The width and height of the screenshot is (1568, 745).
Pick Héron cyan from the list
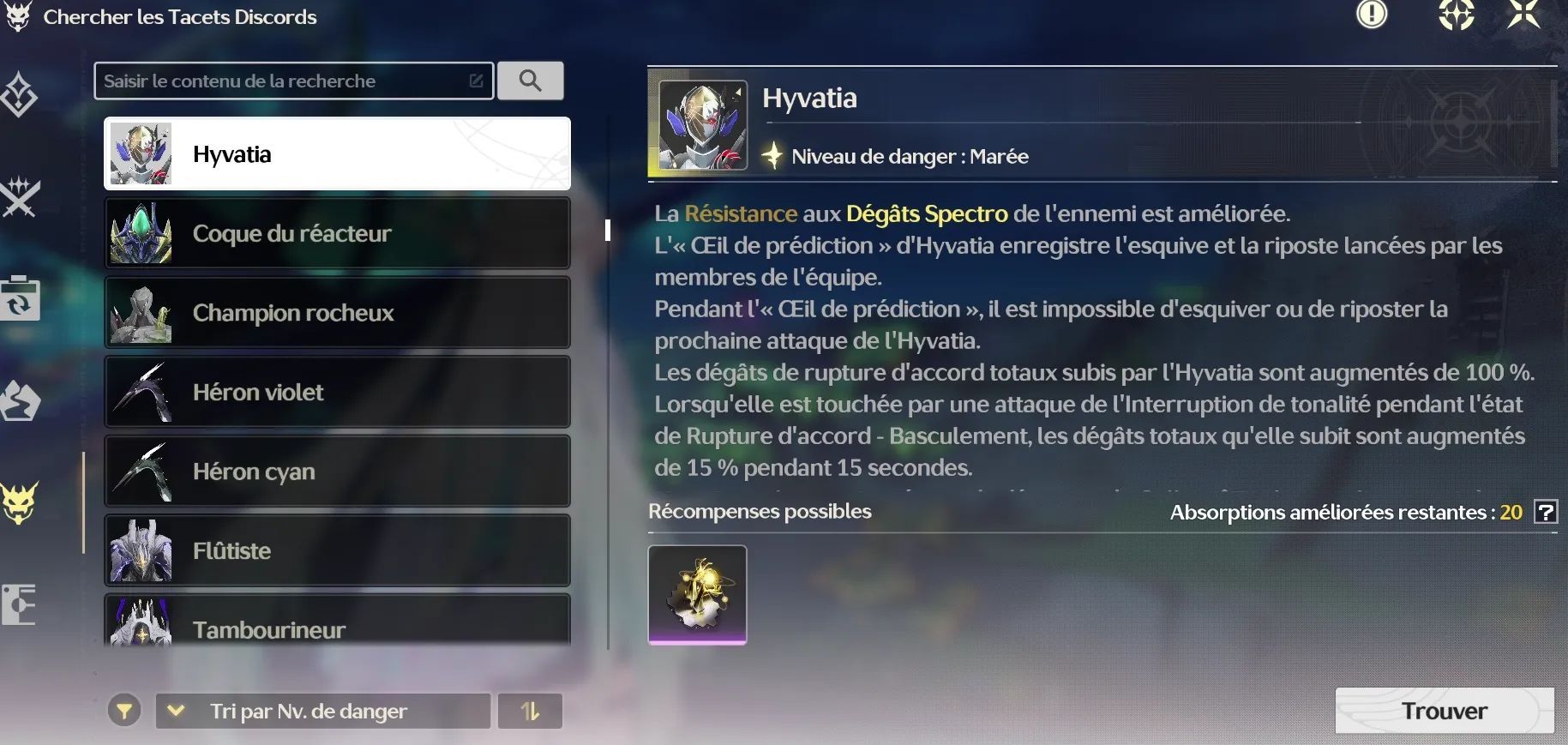pyautogui.click(x=337, y=472)
